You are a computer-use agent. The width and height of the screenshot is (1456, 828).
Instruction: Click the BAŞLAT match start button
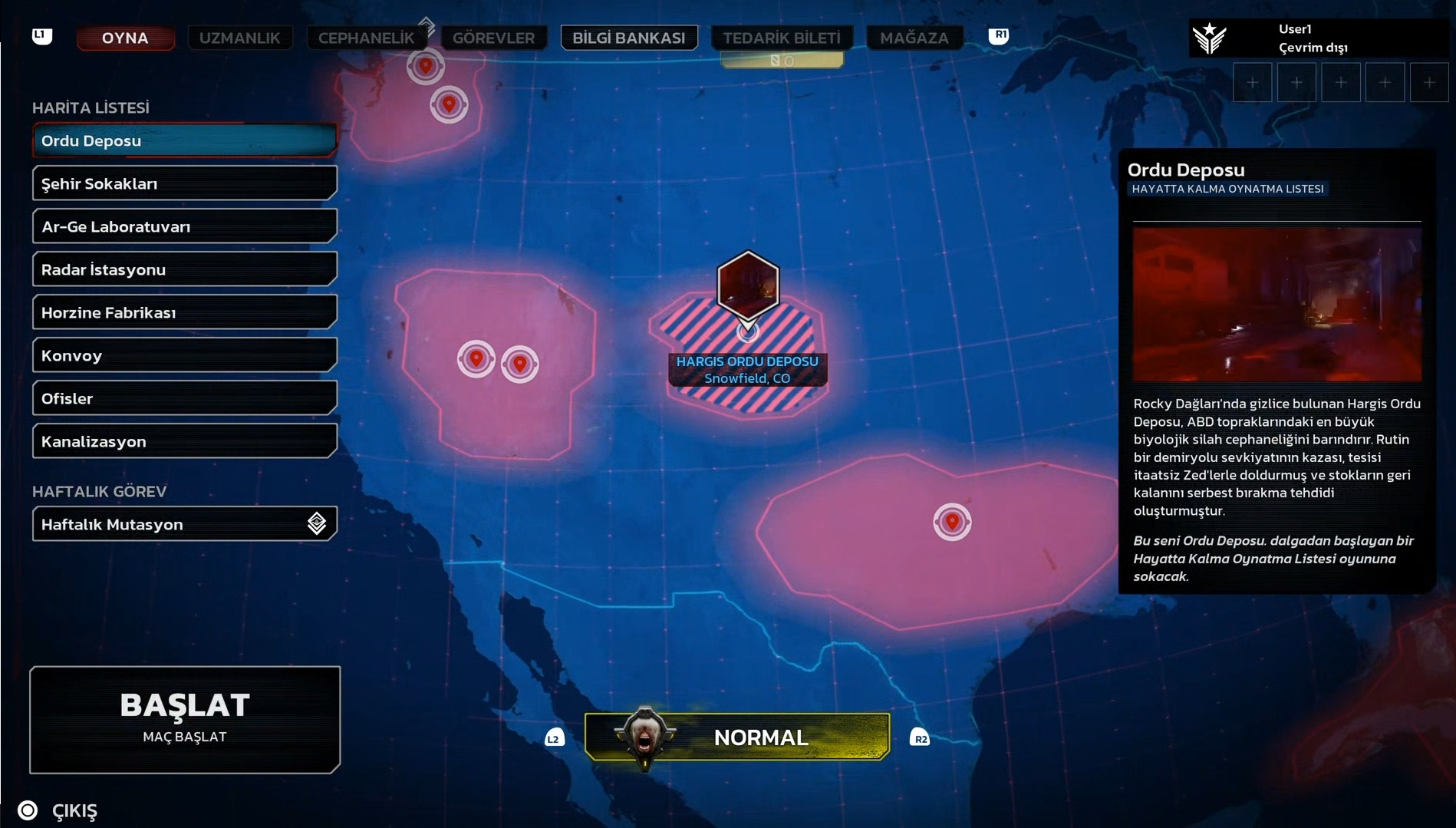point(185,719)
